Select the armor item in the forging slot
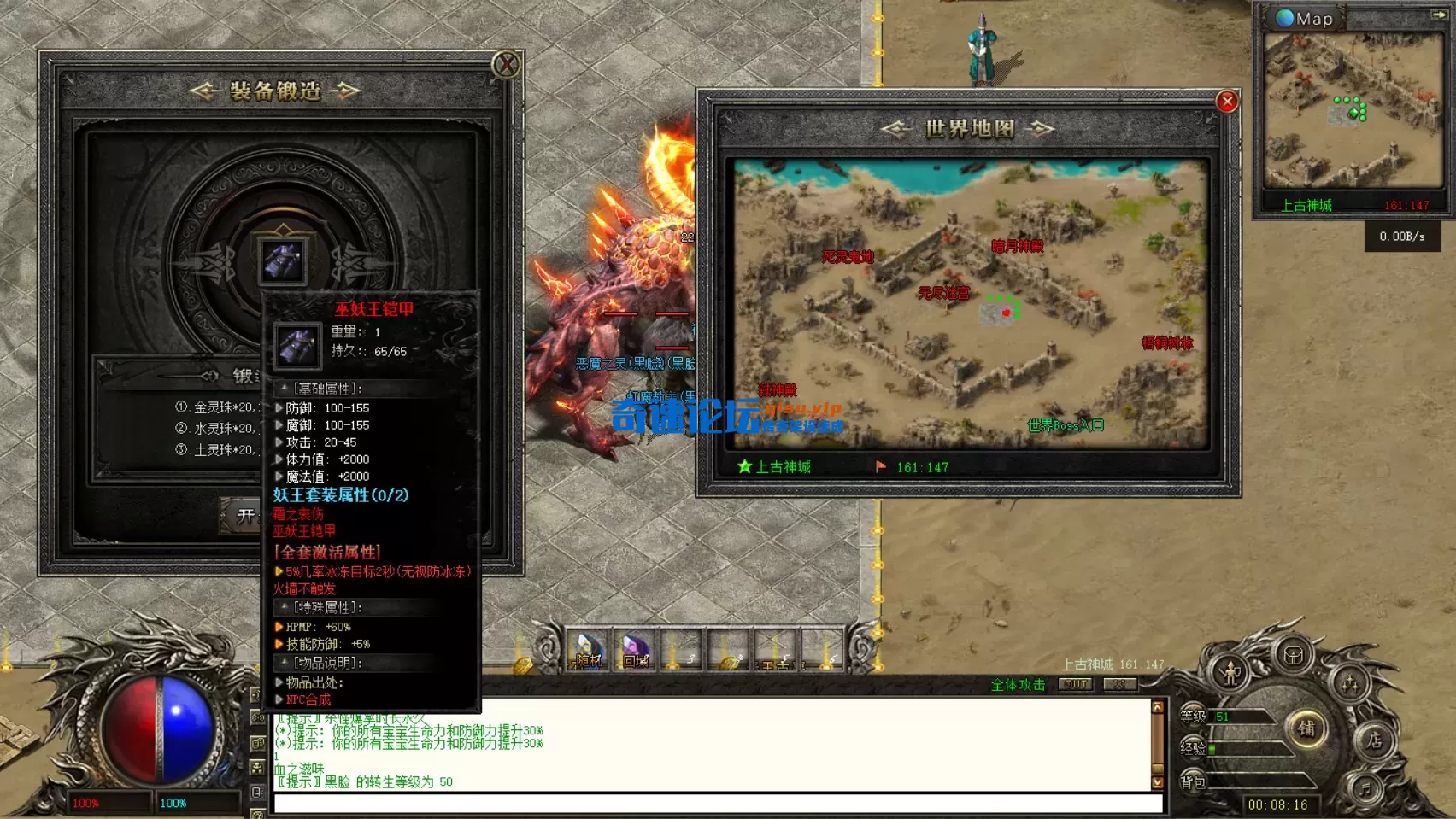This screenshot has width=1456, height=819. (283, 260)
